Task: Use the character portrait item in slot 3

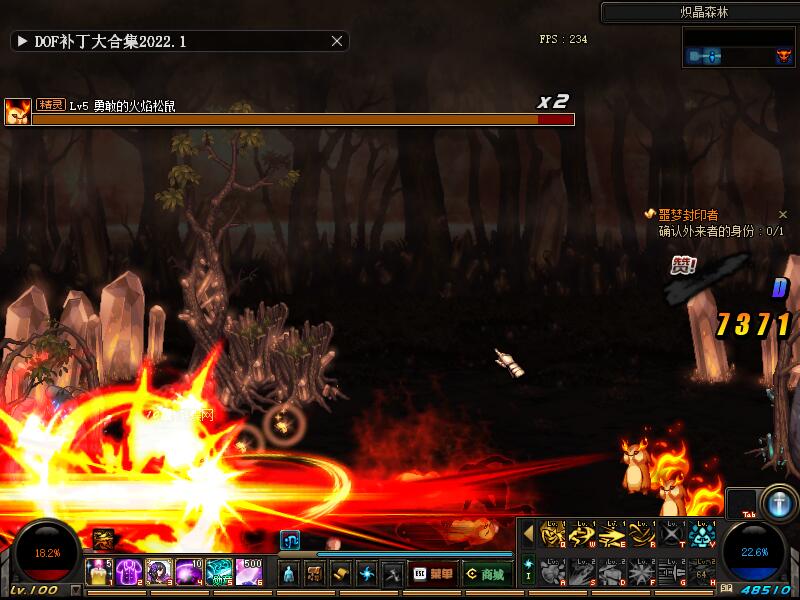Action: pyautogui.click(x=160, y=572)
